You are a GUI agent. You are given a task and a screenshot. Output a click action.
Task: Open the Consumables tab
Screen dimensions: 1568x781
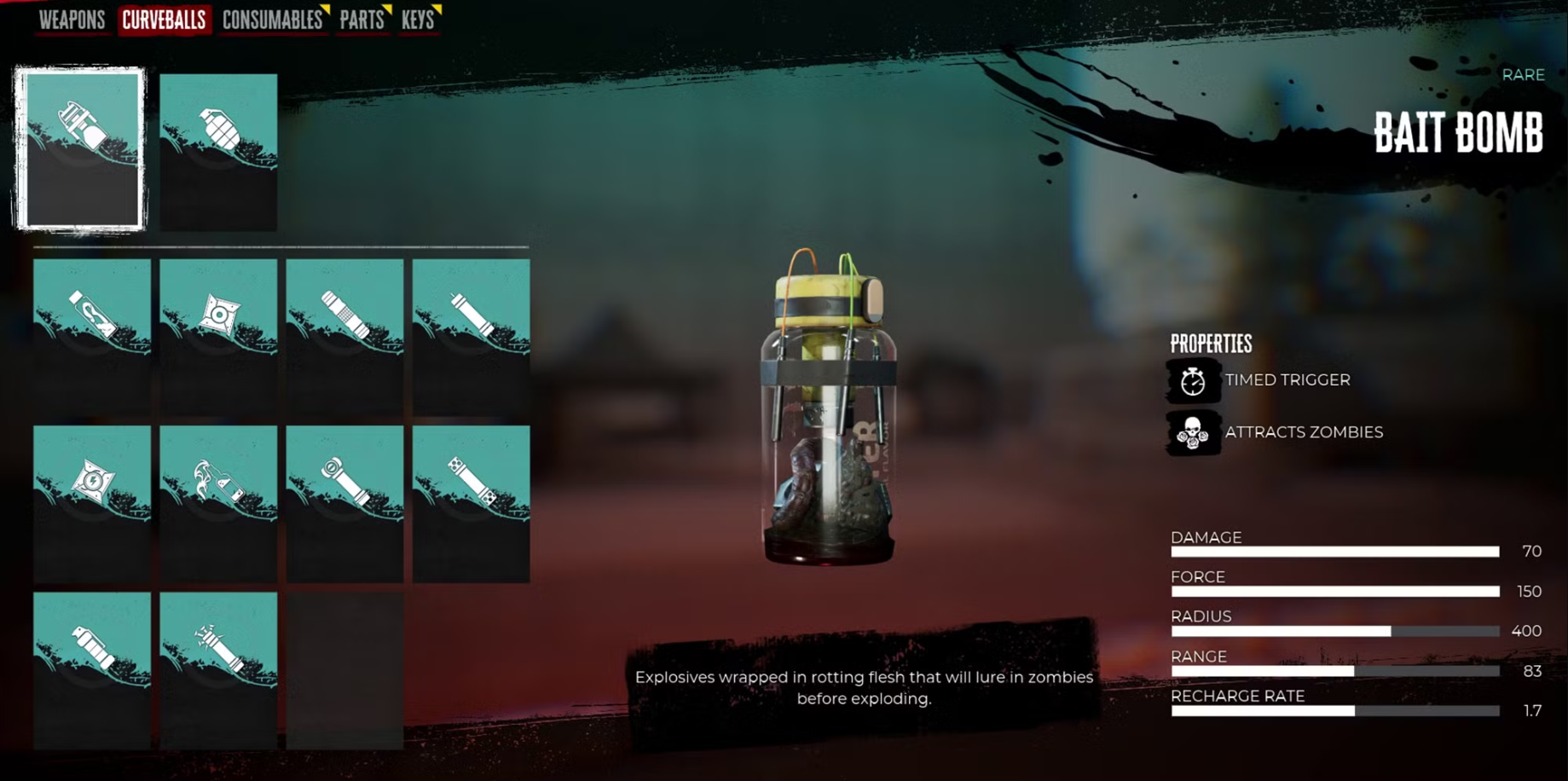pos(272,20)
